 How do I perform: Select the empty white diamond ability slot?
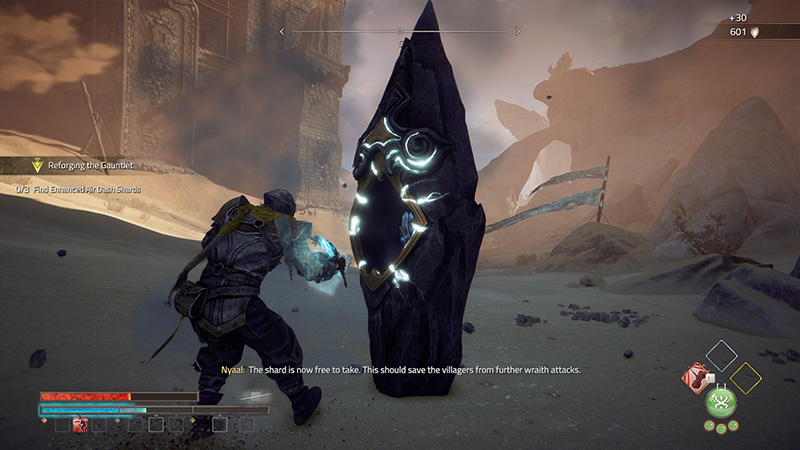click(721, 355)
